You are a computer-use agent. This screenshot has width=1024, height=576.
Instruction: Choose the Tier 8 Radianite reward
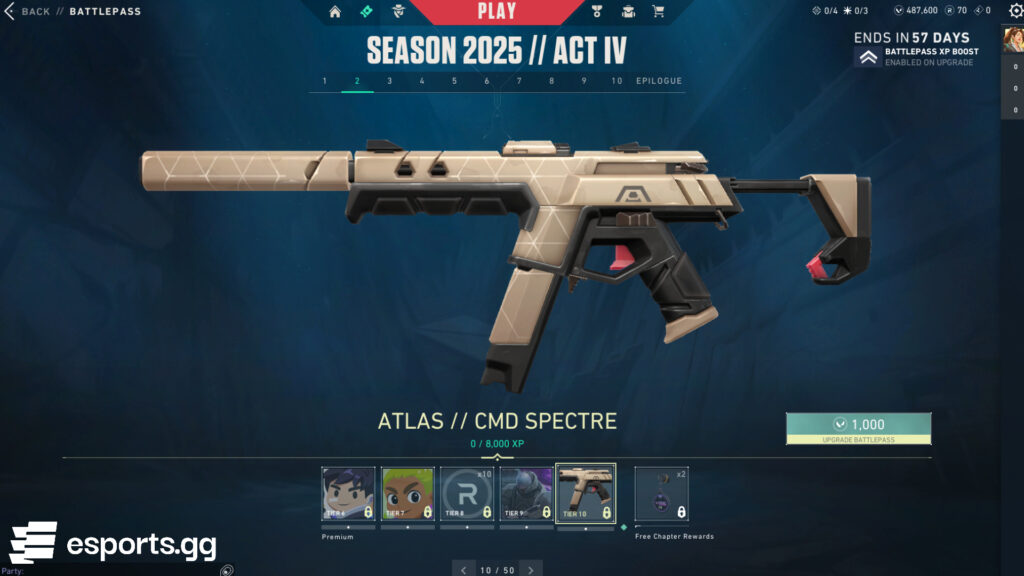coord(467,494)
